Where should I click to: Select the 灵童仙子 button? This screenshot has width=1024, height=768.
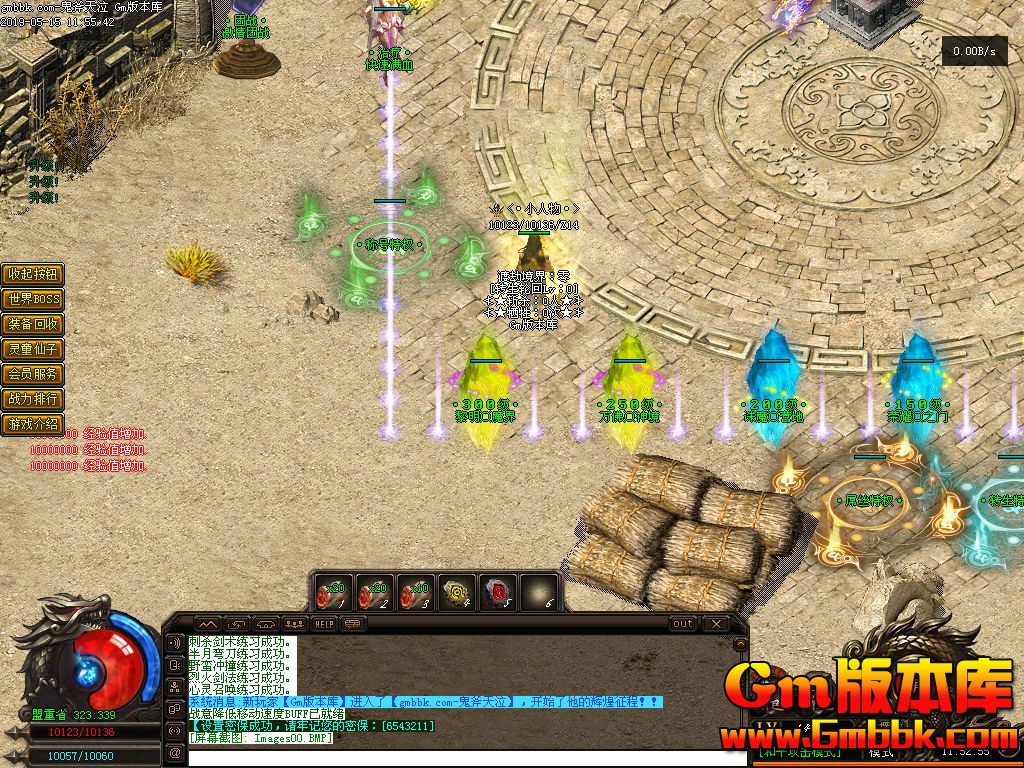pos(34,349)
